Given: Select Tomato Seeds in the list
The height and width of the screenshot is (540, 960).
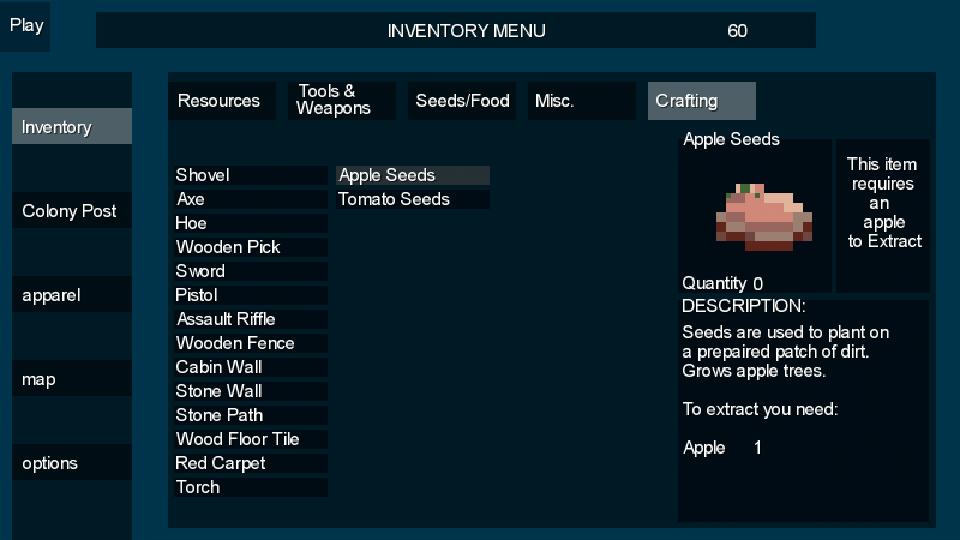Looking at the screenshot, I should tap(412, 199).
